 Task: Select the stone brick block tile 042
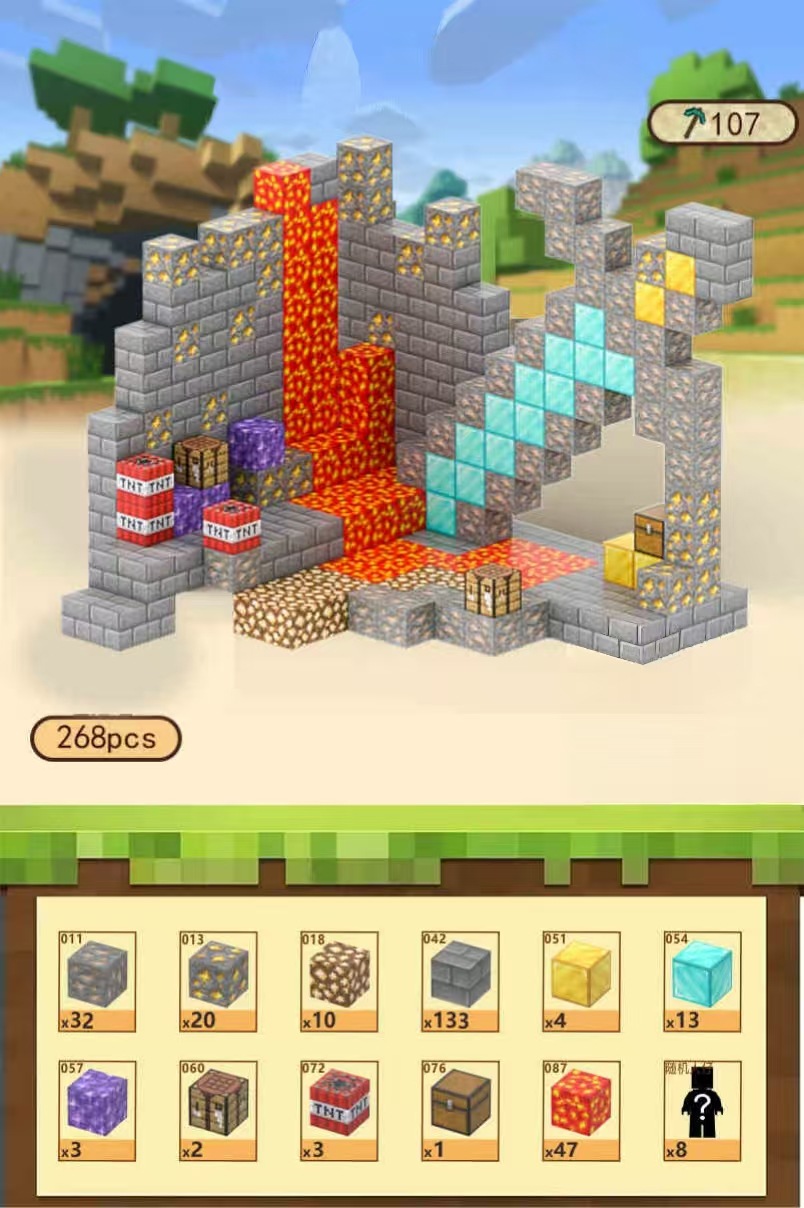(x=460, y=980)
